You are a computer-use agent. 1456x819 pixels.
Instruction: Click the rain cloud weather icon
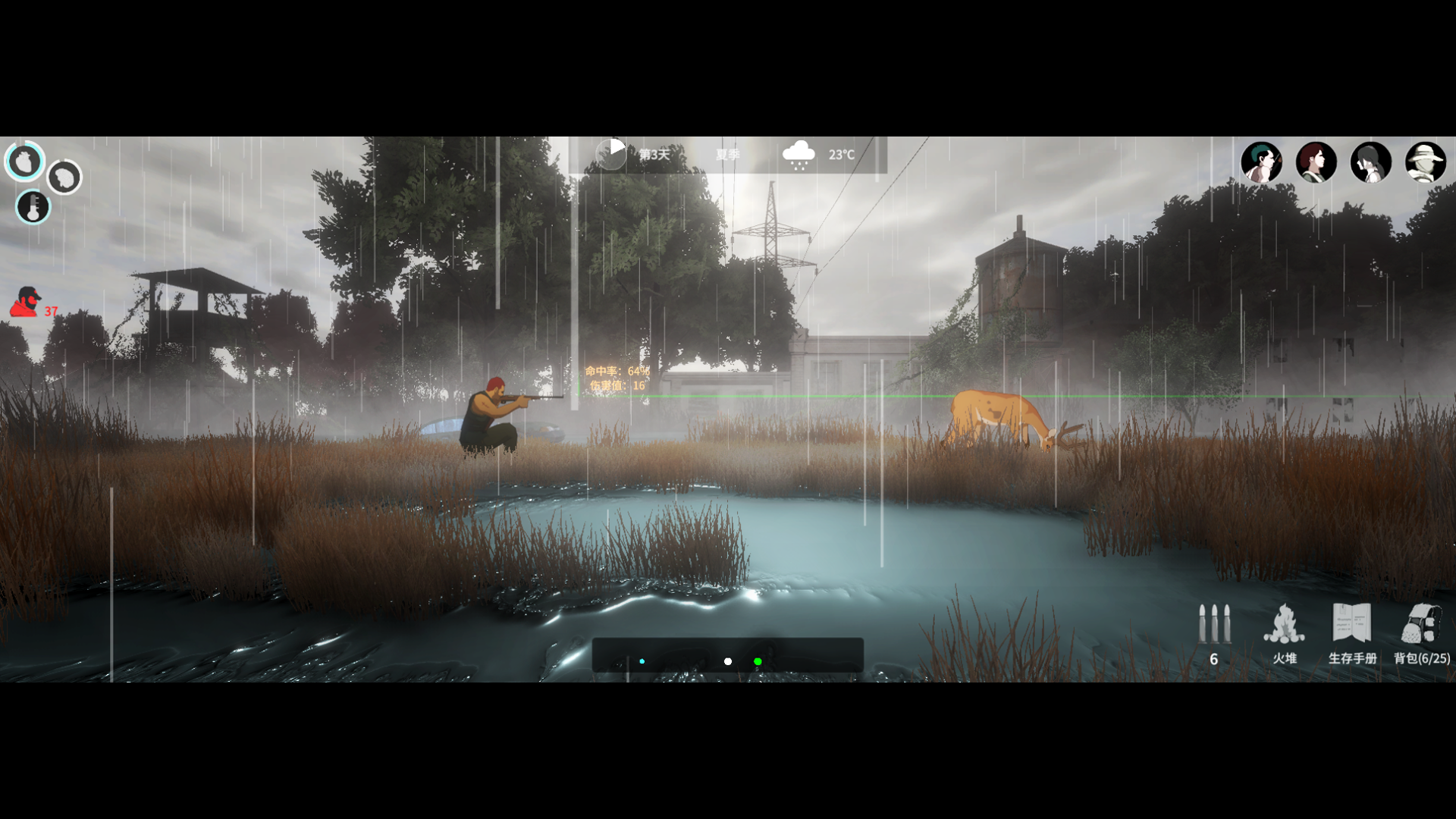click(x=799, y=155)
